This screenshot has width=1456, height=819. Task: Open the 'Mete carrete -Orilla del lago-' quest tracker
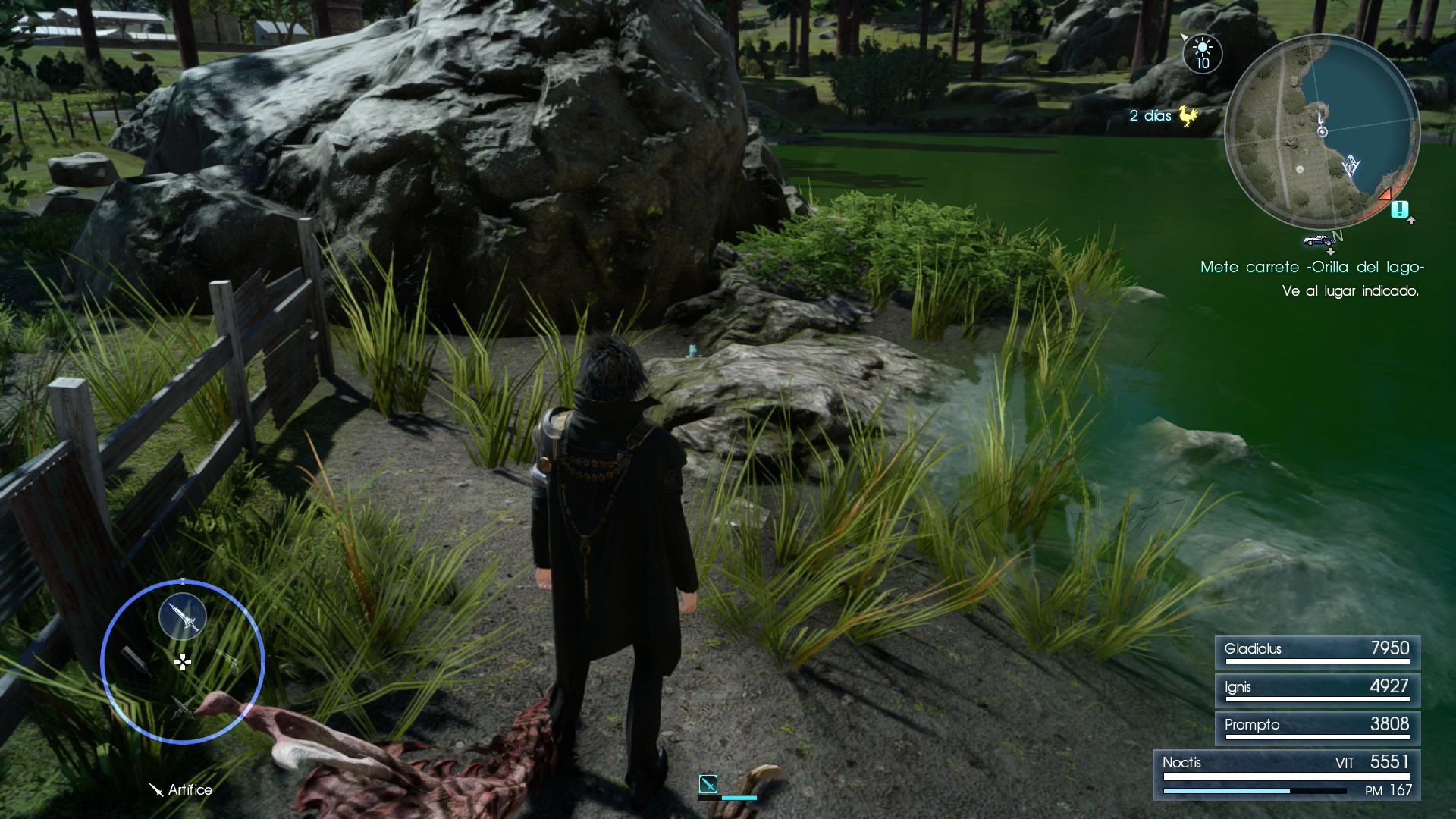pos(1312,267)
